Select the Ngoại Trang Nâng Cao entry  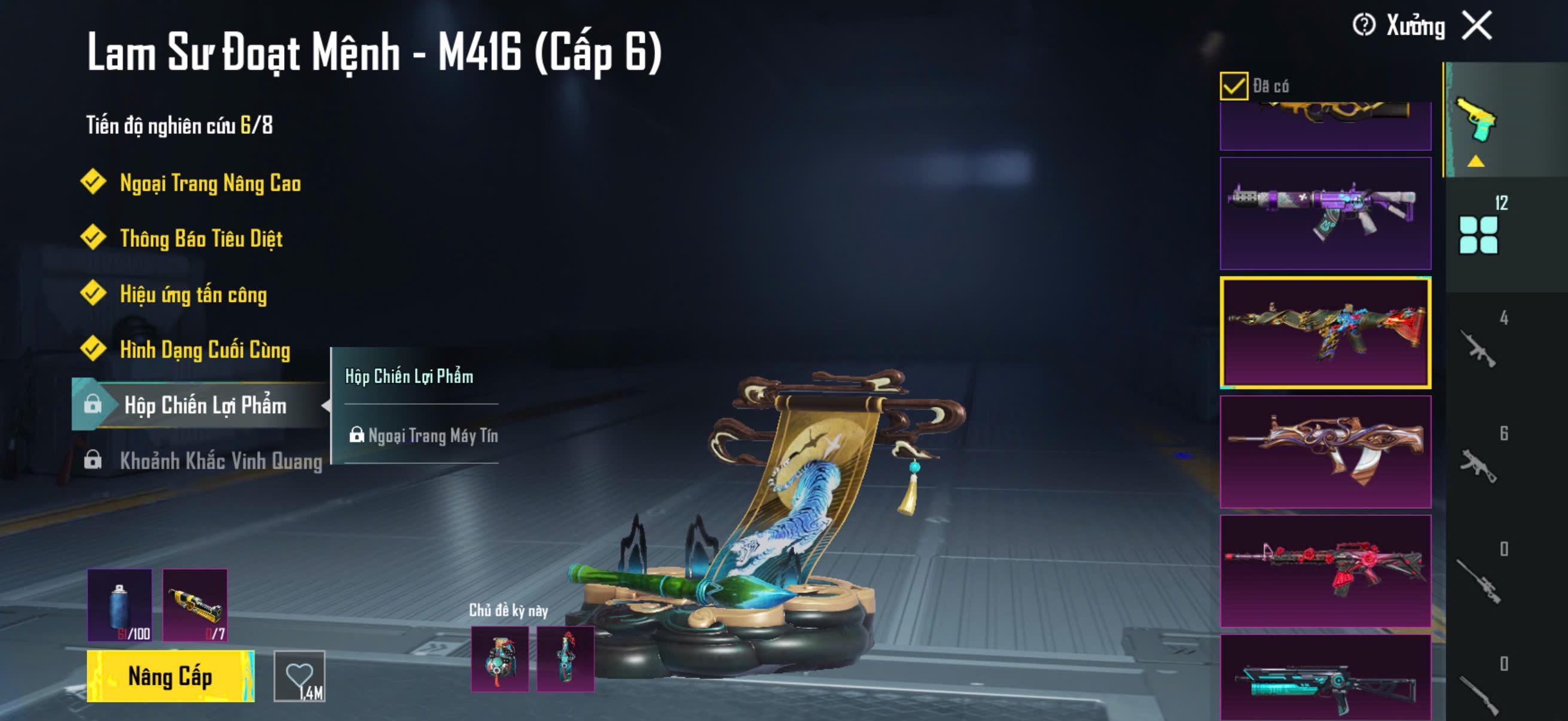pos(209,182)
